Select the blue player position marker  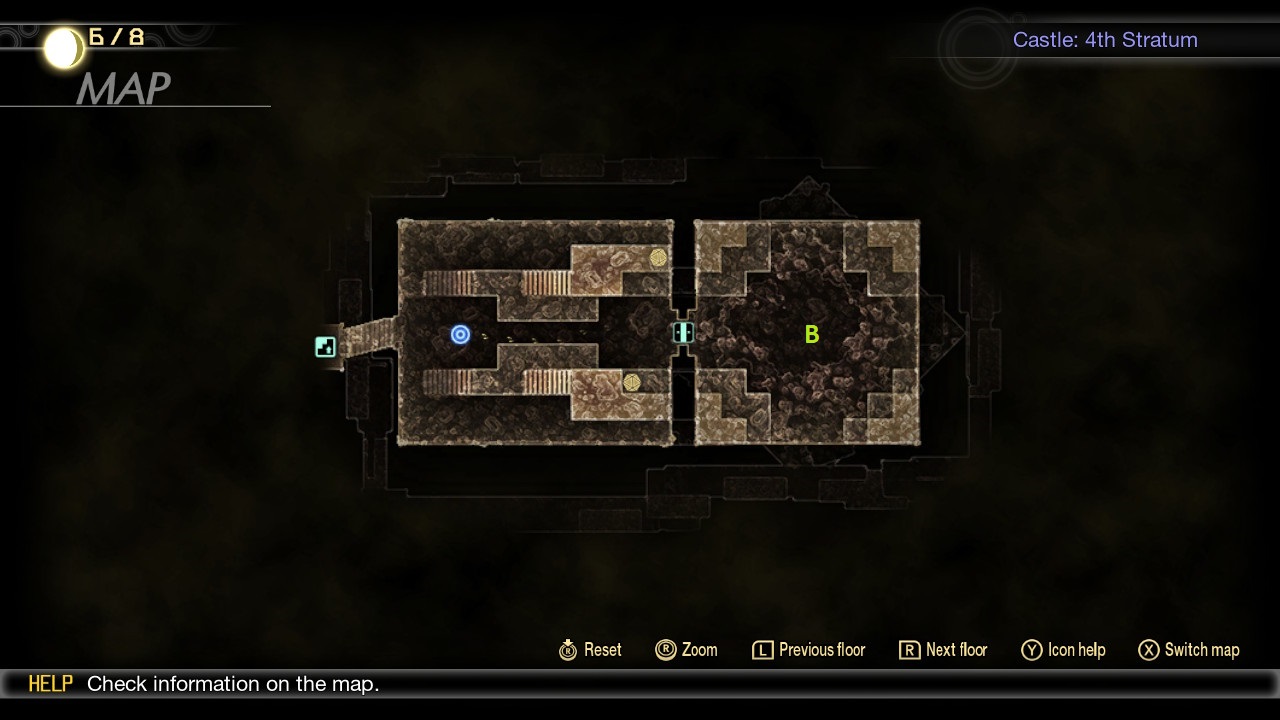[460, 335]
